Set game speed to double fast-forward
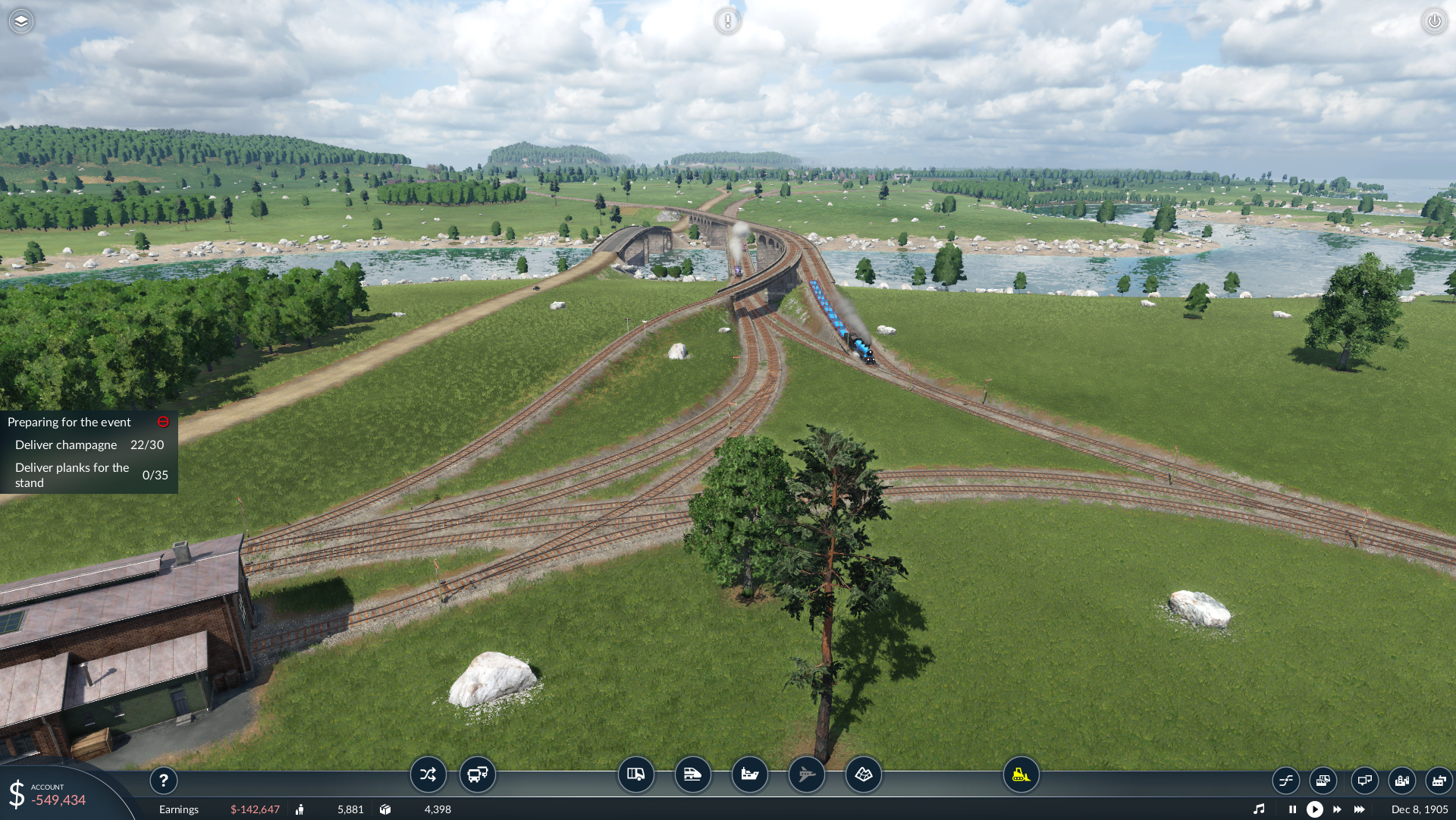 1337,809
